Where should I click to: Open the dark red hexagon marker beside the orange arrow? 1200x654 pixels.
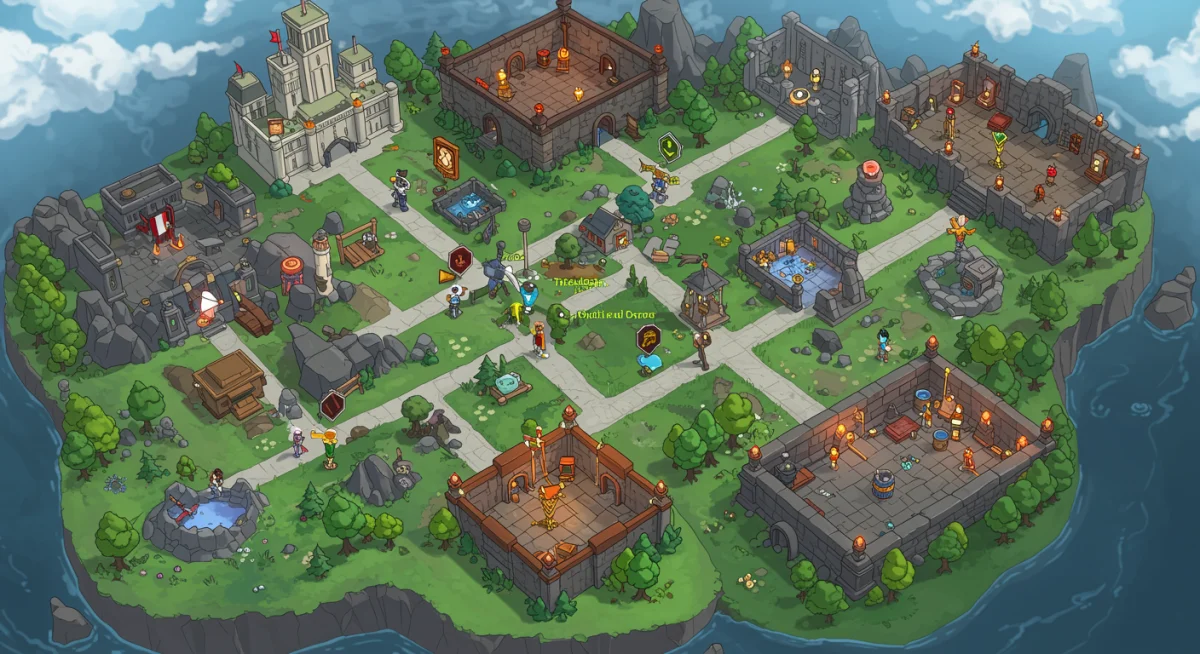click(460, 260)
